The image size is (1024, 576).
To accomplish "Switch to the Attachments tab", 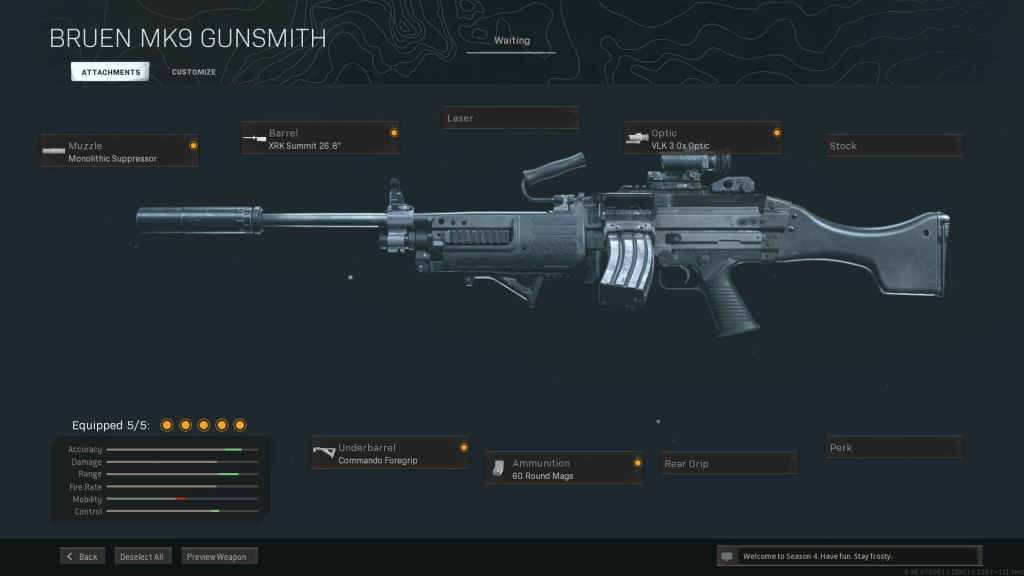I will point(110,72).
